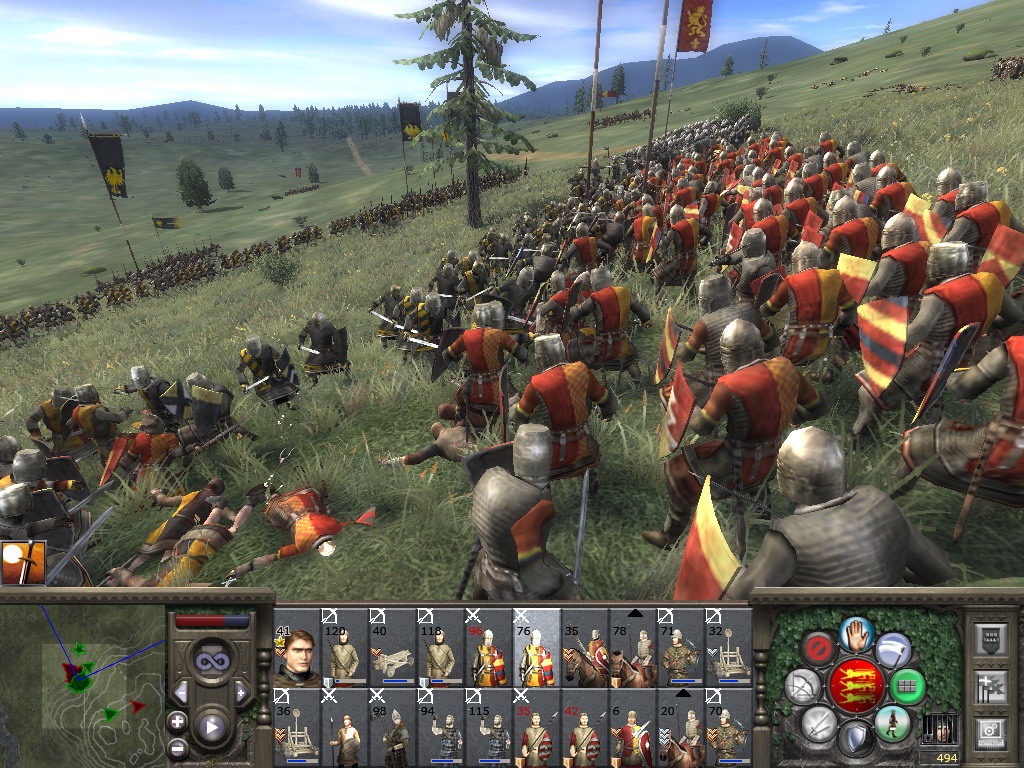Toggle run mode with the walking soldier icon
Image resolution: width=1024 pixels, height=768 pixels.
click(x=892, y=723)
